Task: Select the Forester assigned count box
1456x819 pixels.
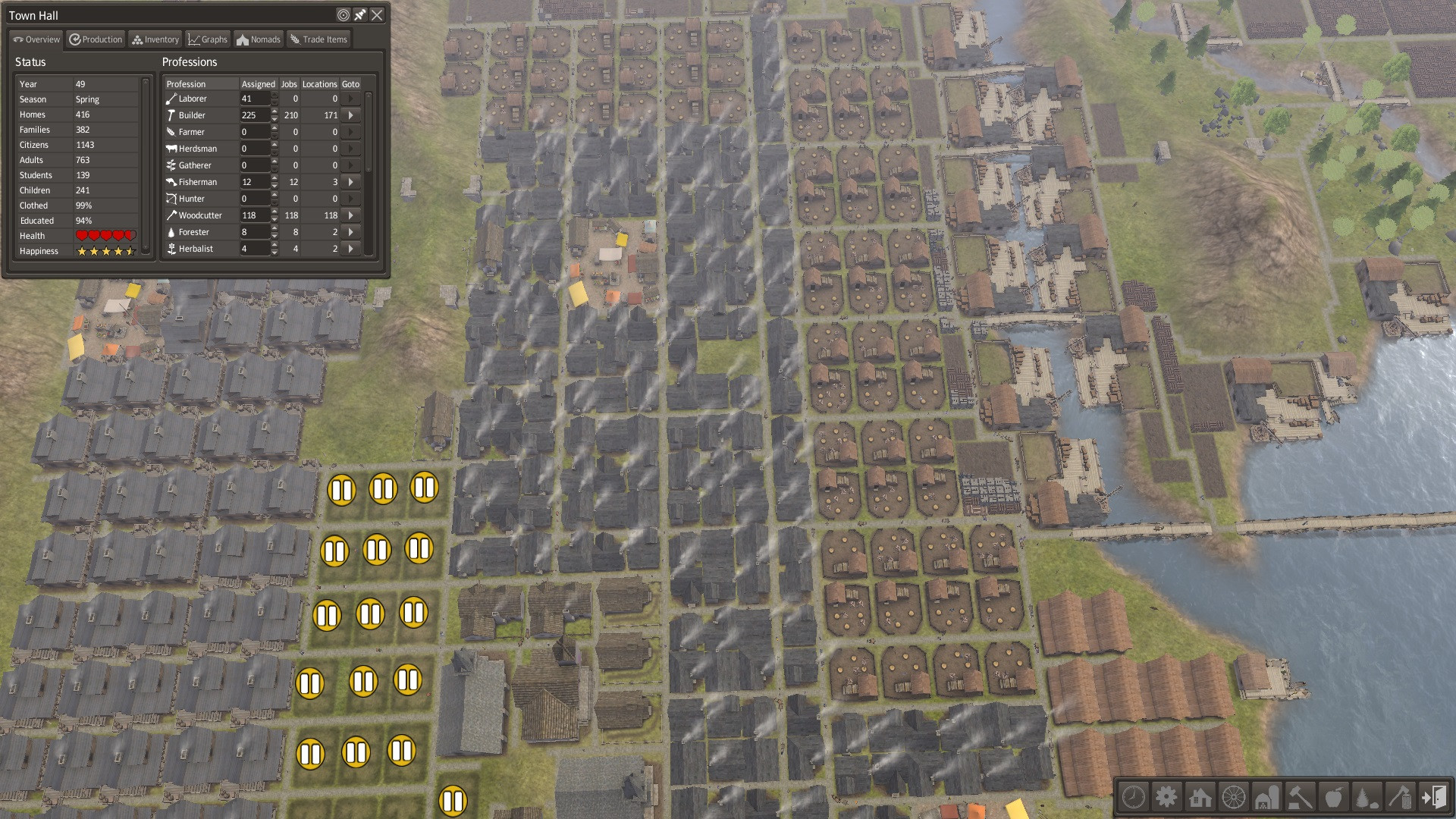Action: point(254,232)
